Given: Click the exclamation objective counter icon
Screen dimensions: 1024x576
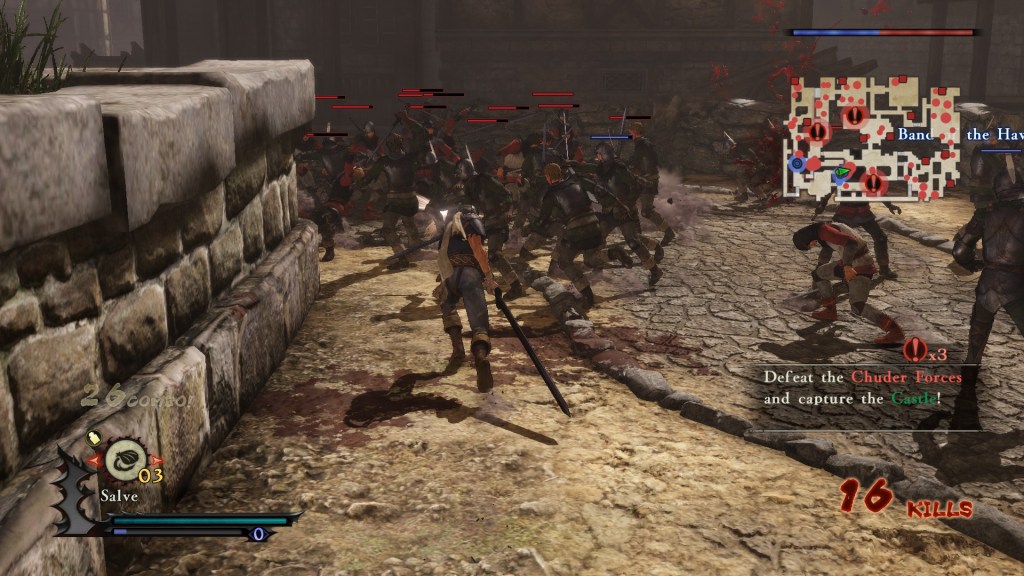Looking at the screenshot, I should click(x=915, y=350).
